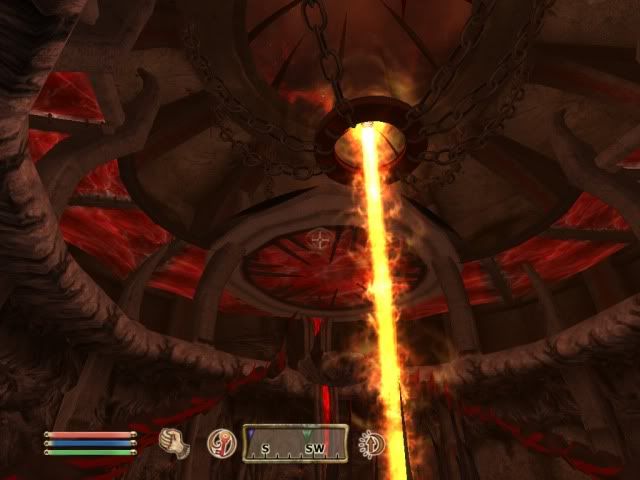Click the red equipped spell icon

point(220,442)
